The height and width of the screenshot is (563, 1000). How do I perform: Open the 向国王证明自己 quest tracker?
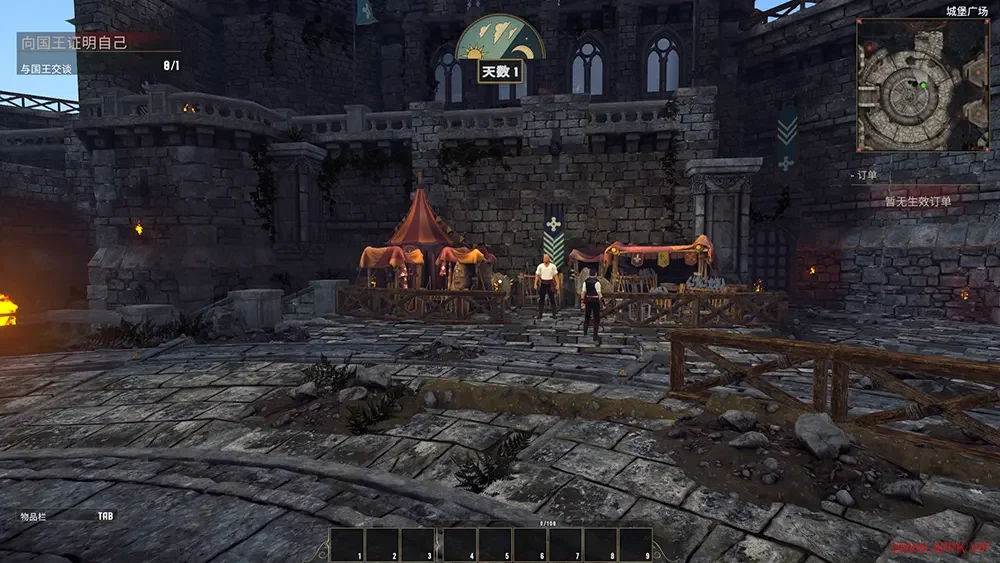(77, 44)
